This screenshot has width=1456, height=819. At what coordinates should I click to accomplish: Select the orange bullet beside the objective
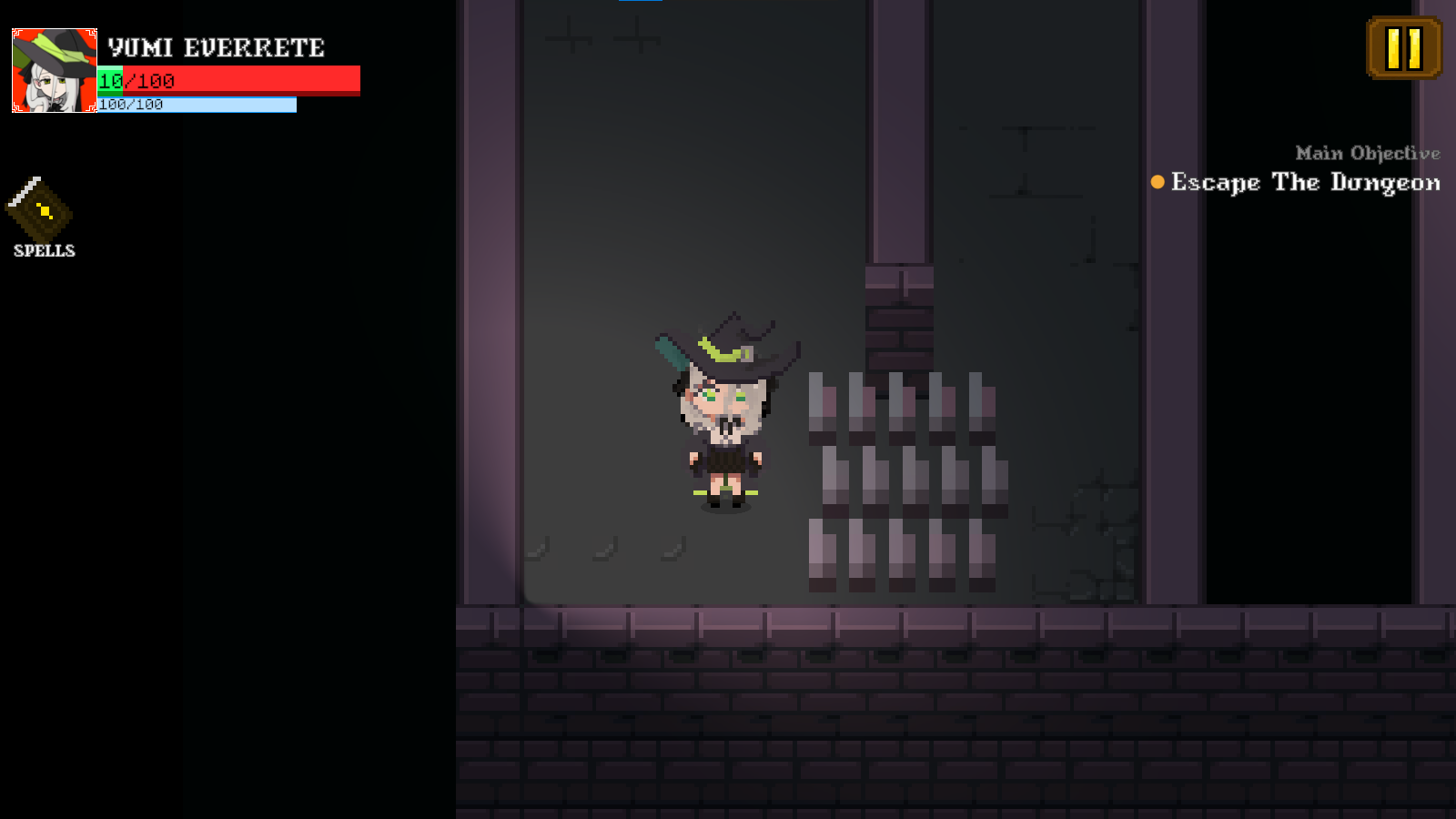[x=1156, y=183]
